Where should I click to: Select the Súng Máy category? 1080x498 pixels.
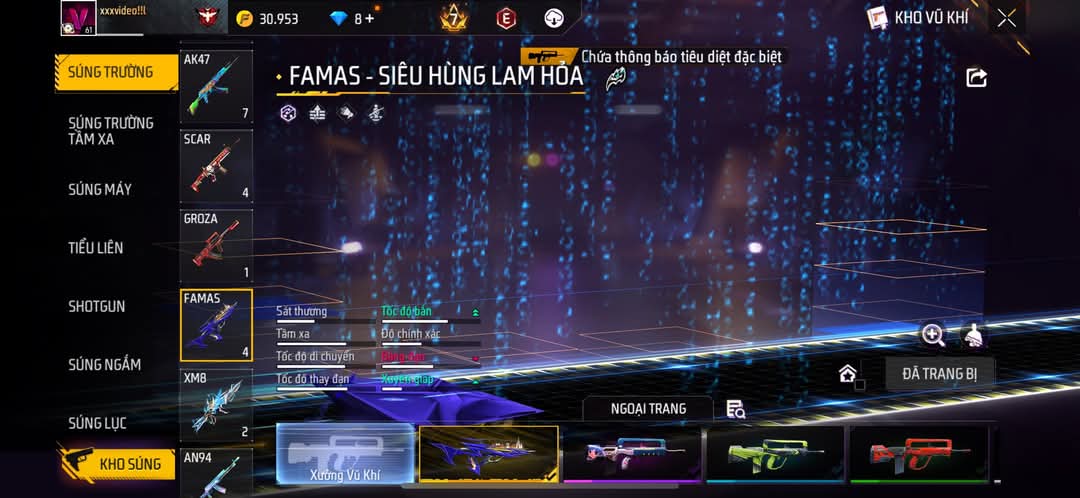(x=100, y=189)
